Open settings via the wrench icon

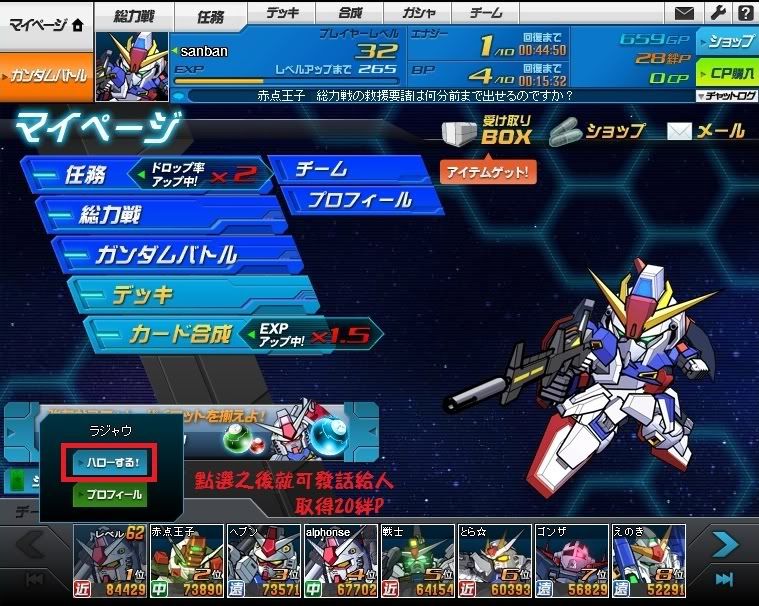click(716, 14)
